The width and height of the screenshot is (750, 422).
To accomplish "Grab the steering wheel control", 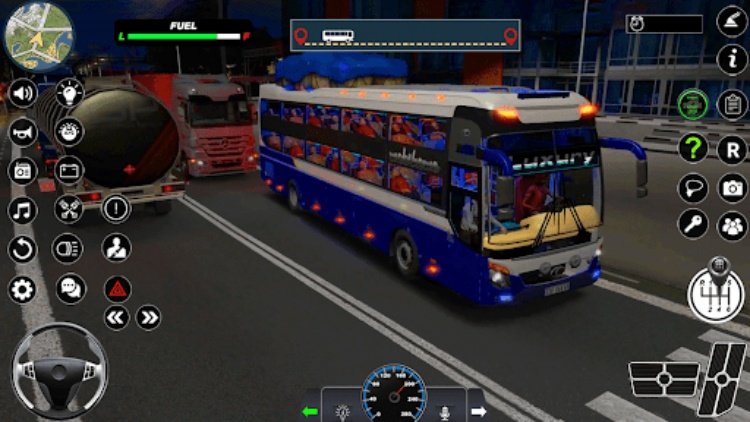I will (x=58, y=369).
